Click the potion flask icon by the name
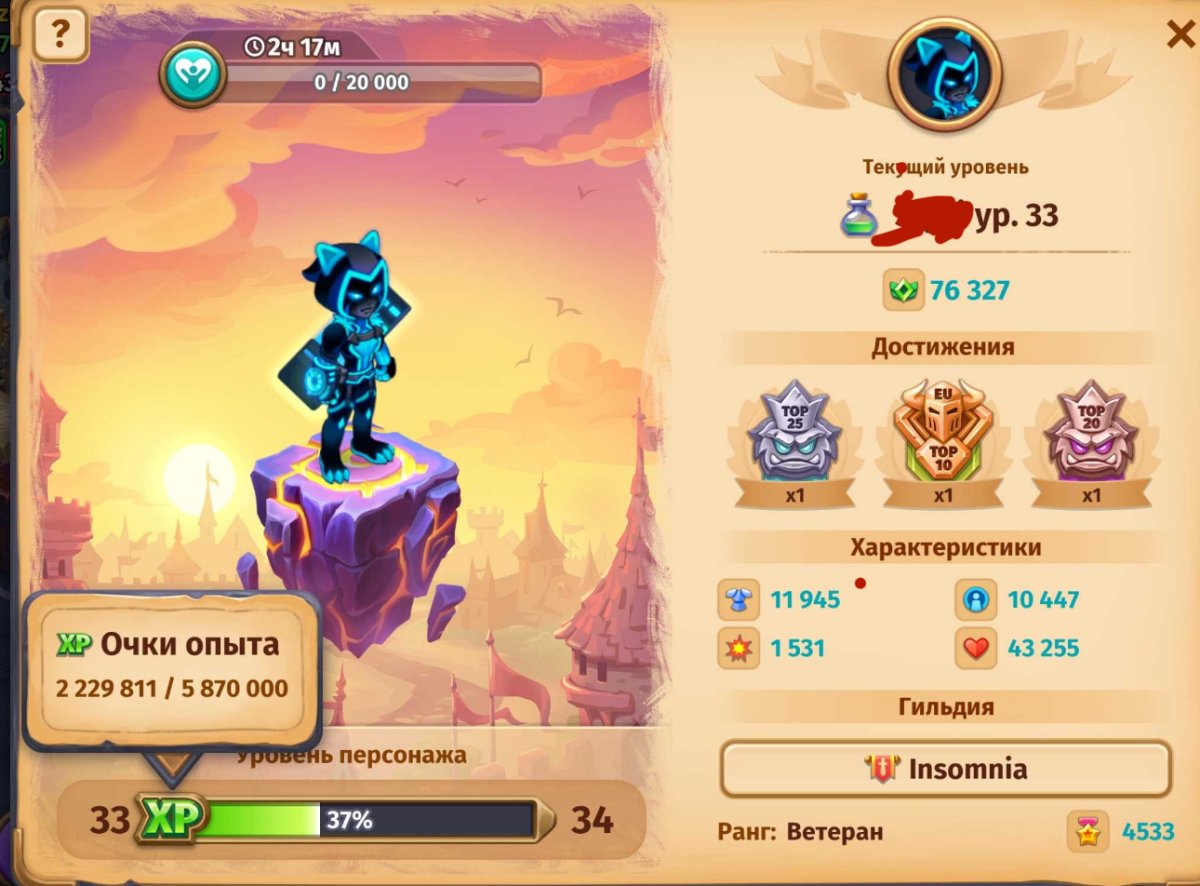This screenshot has height=886, width=1200. click(859, 215)
